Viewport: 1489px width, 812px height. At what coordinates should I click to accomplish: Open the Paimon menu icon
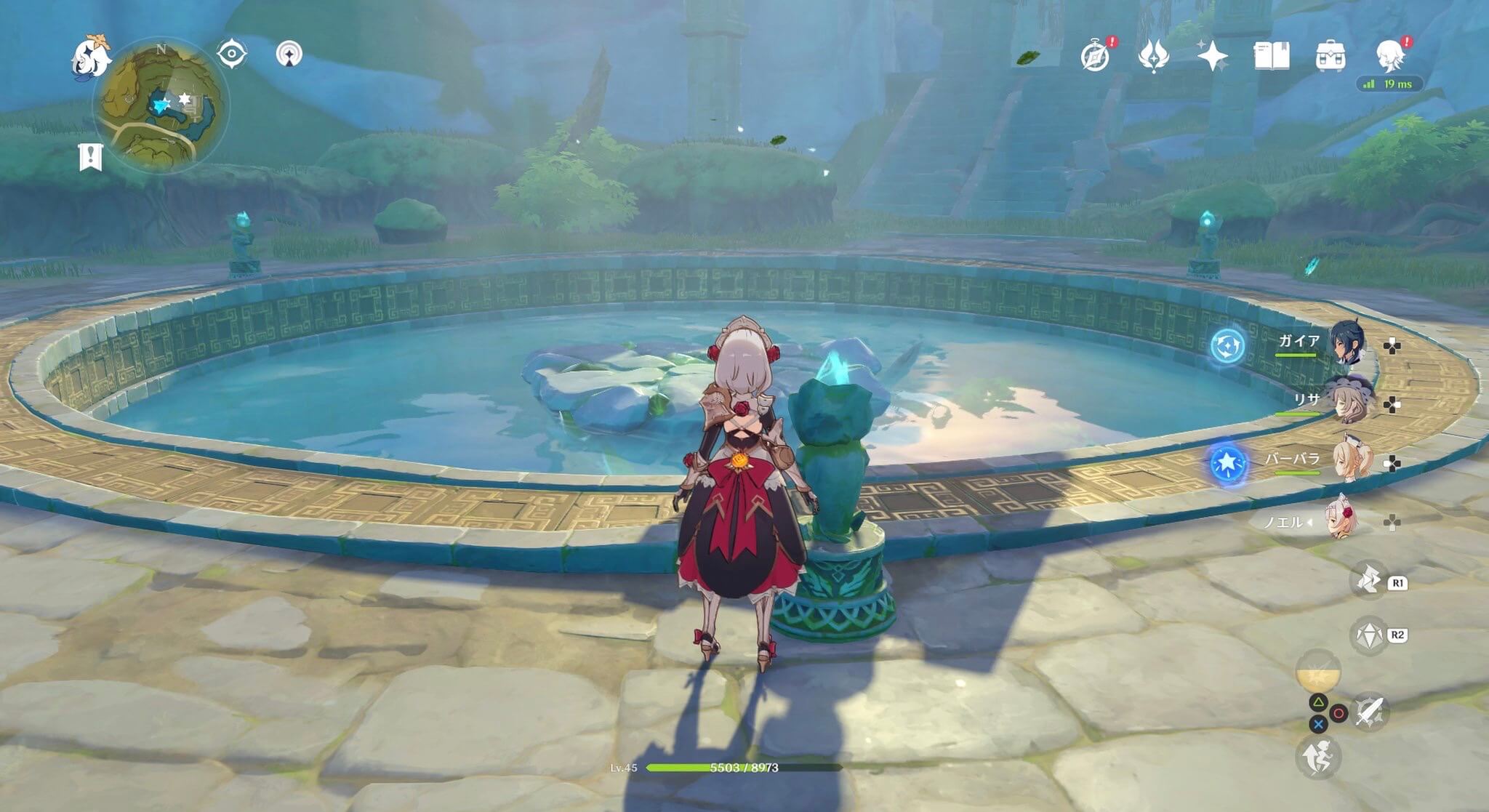(91, 57)
